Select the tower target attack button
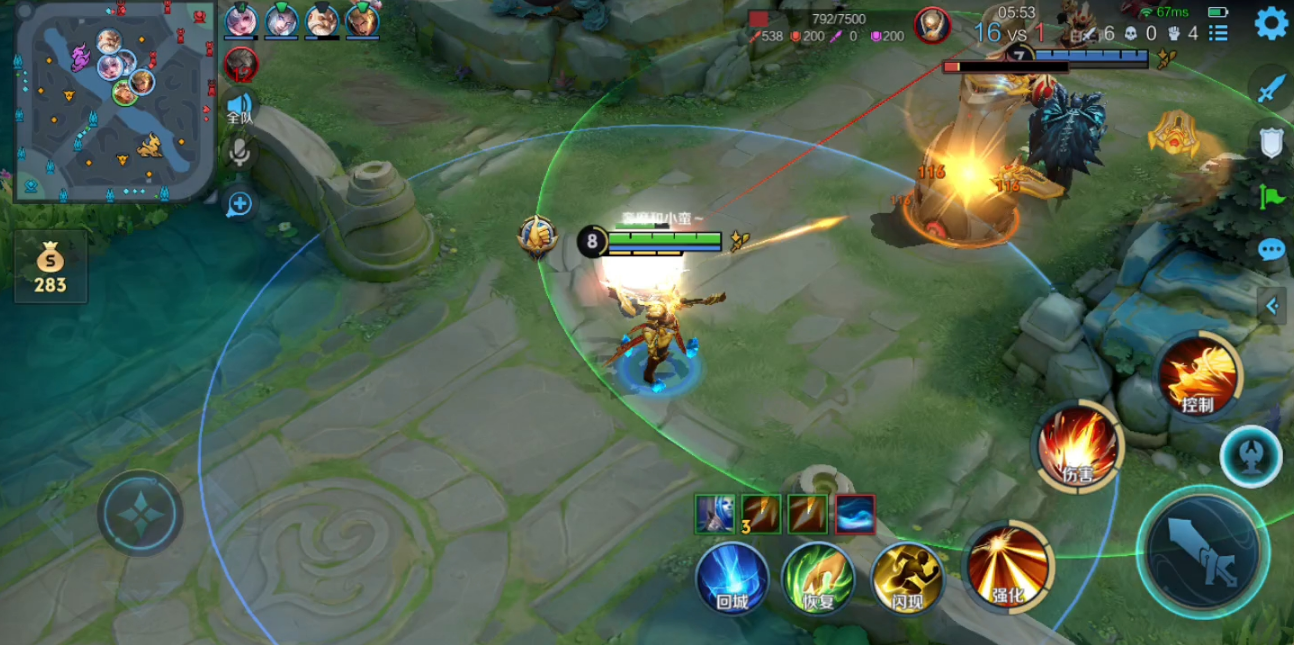The height and width of the screenshot is (645, 1294). pyautogui.click(x=1250, y=456)
